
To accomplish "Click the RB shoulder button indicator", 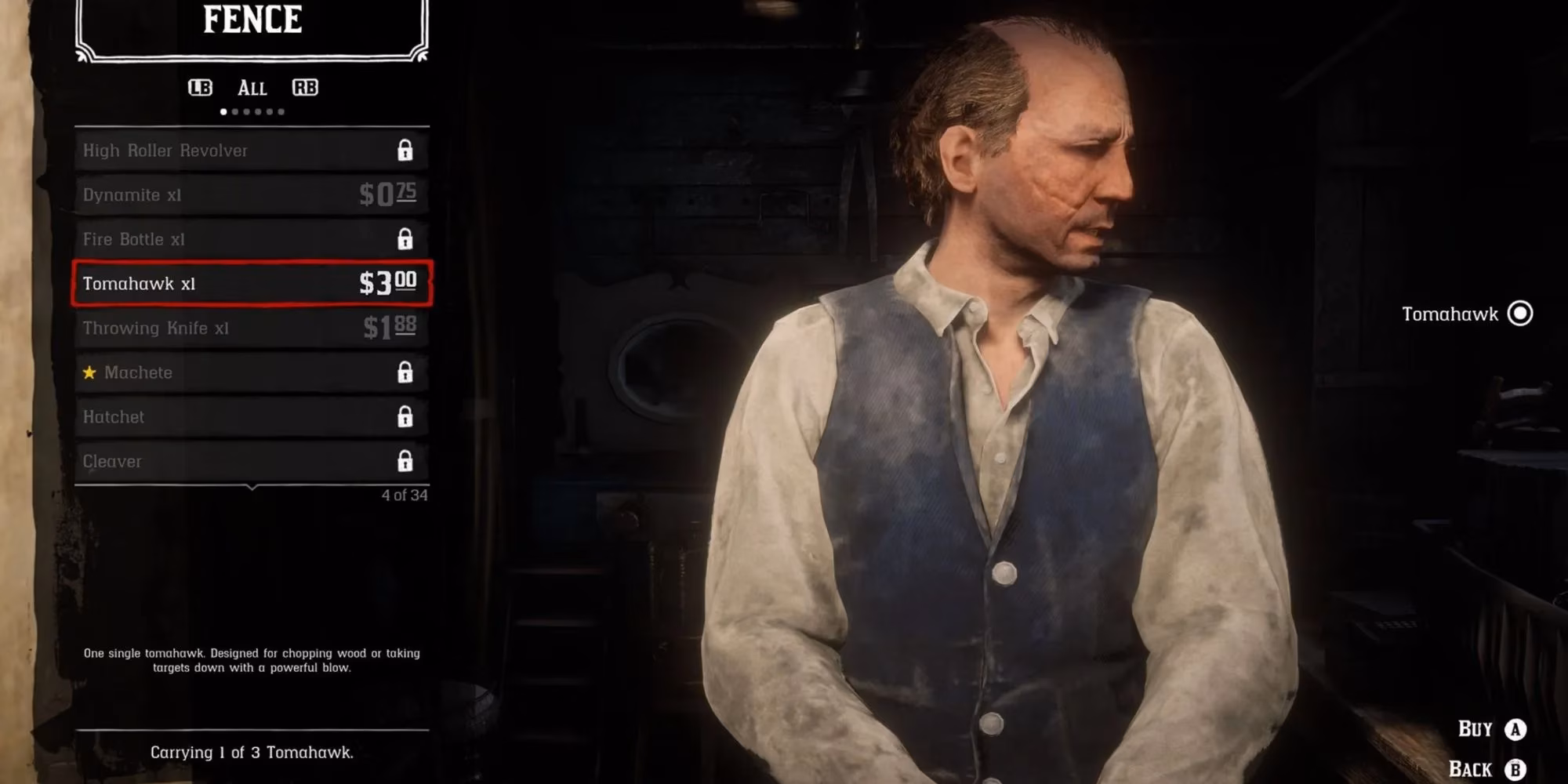I will (x=306, y=88).
